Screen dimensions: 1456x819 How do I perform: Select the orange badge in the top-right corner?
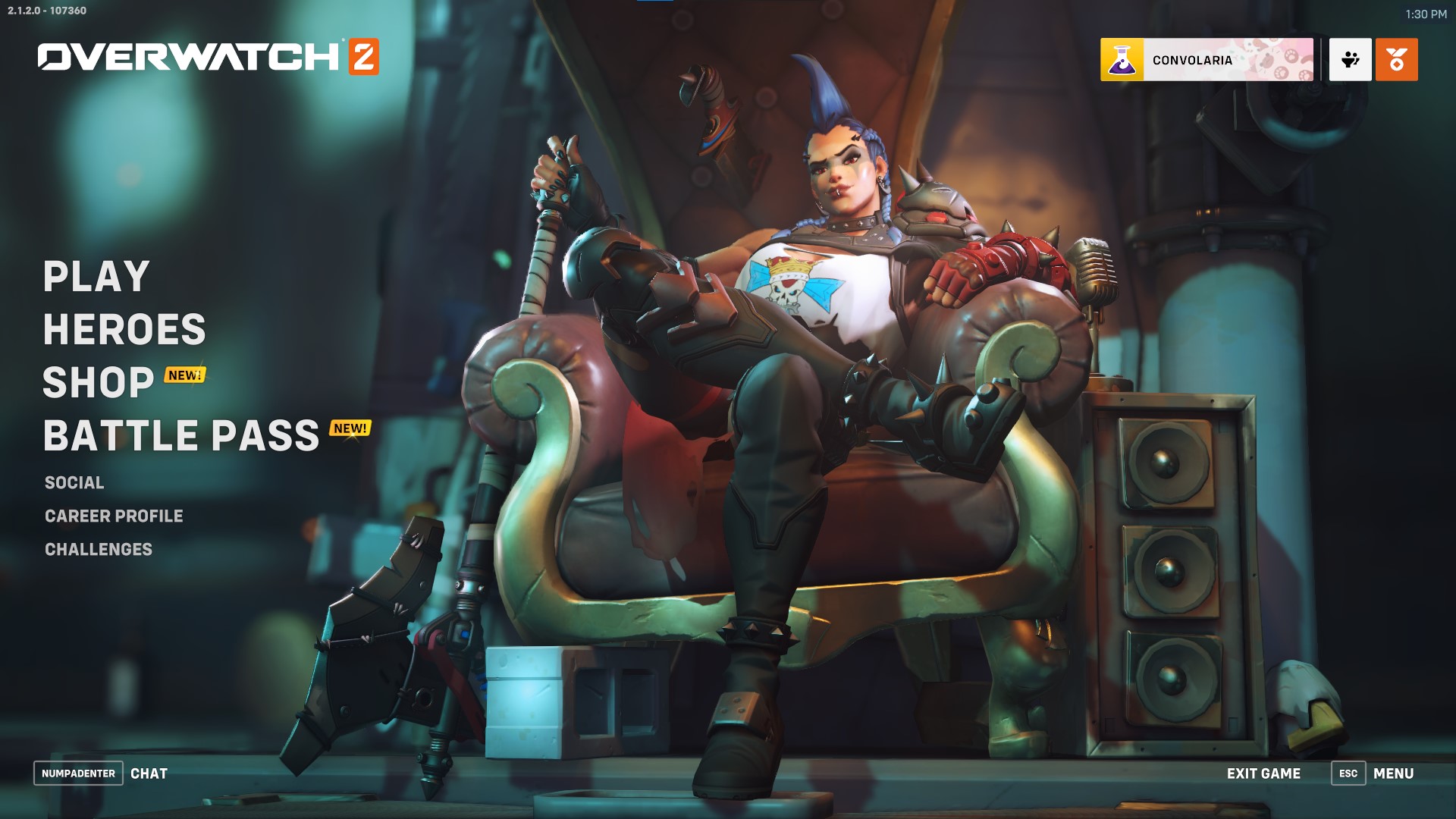[1395, 59]
